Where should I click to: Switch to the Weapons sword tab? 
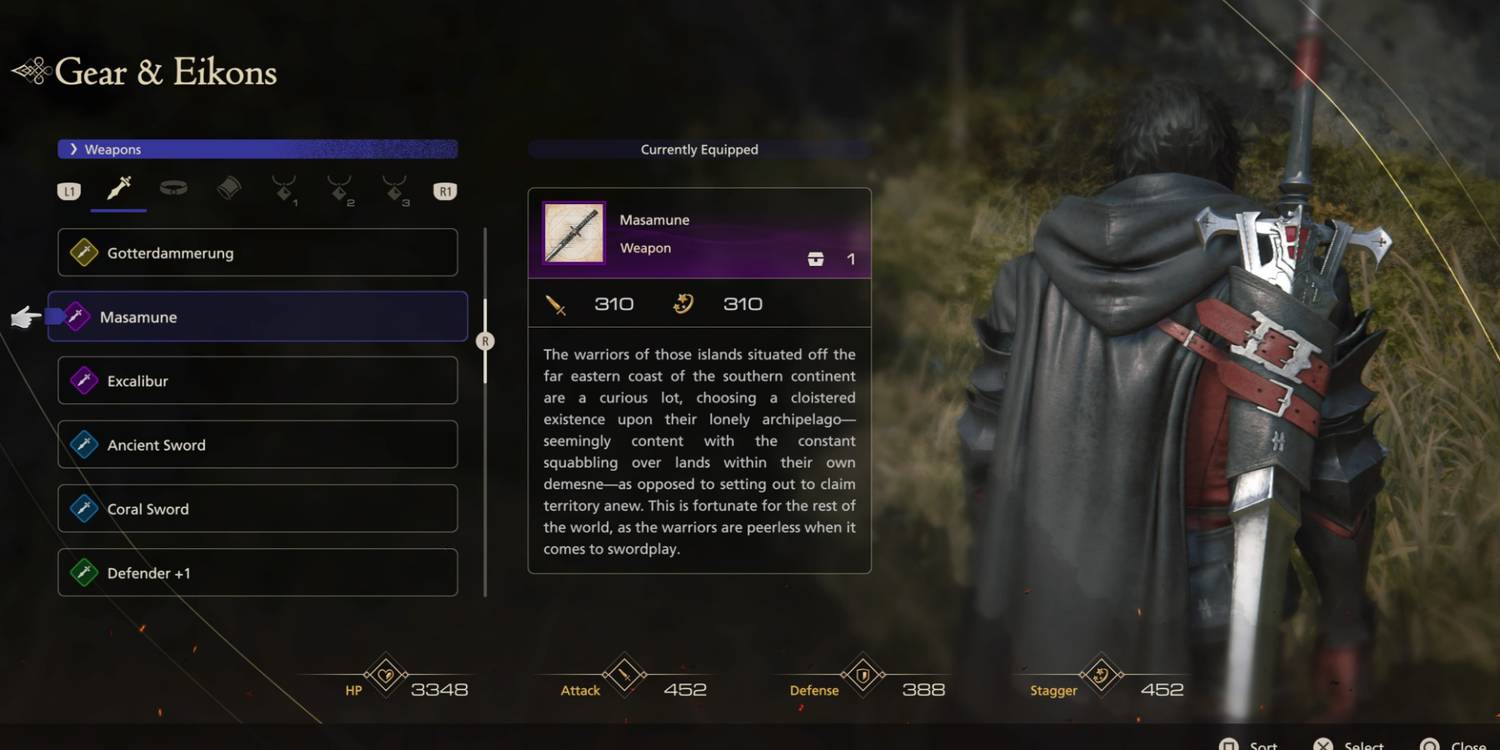[118, 186]
